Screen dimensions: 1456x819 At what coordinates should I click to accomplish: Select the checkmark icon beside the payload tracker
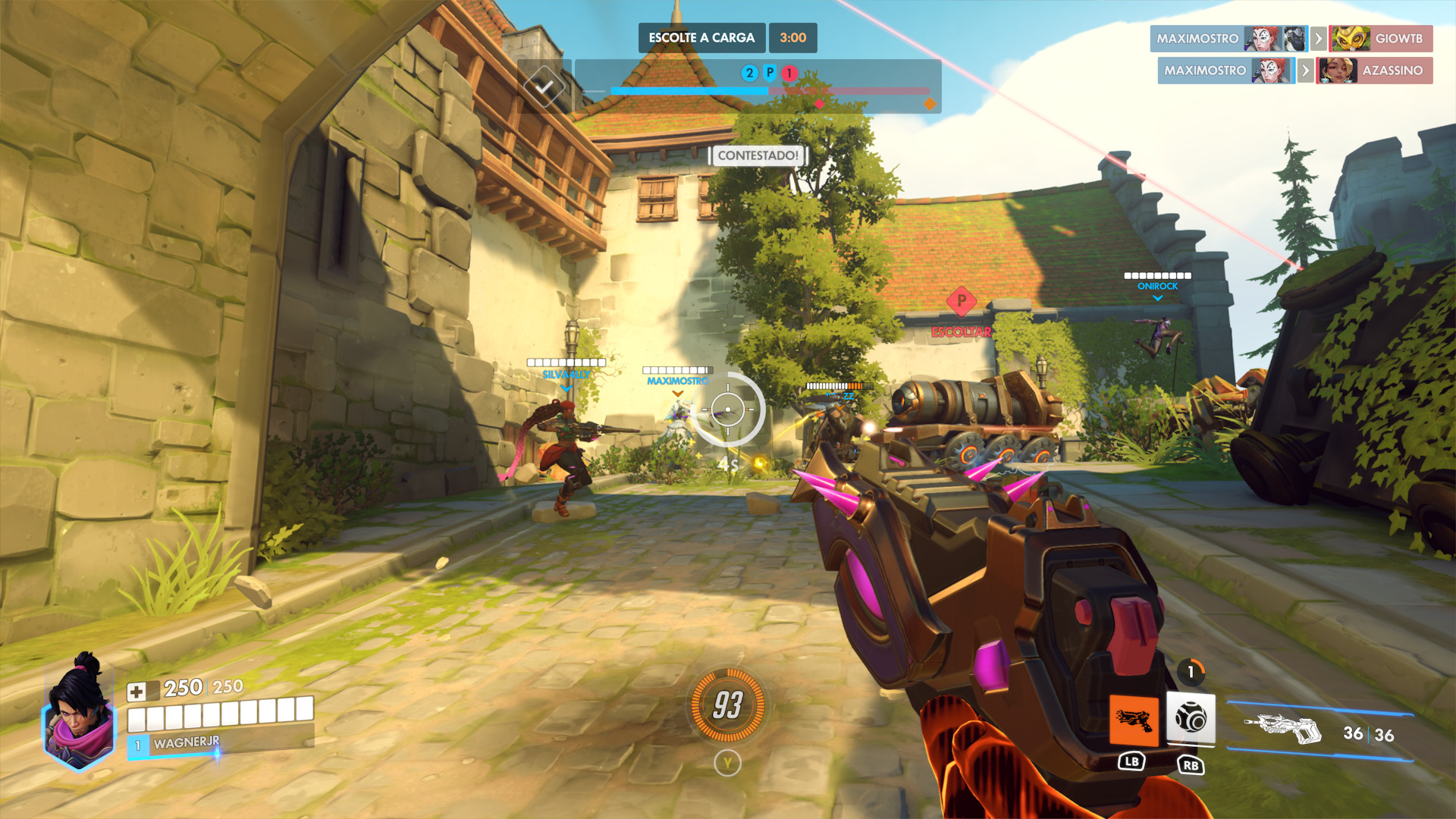pos(544,87)
